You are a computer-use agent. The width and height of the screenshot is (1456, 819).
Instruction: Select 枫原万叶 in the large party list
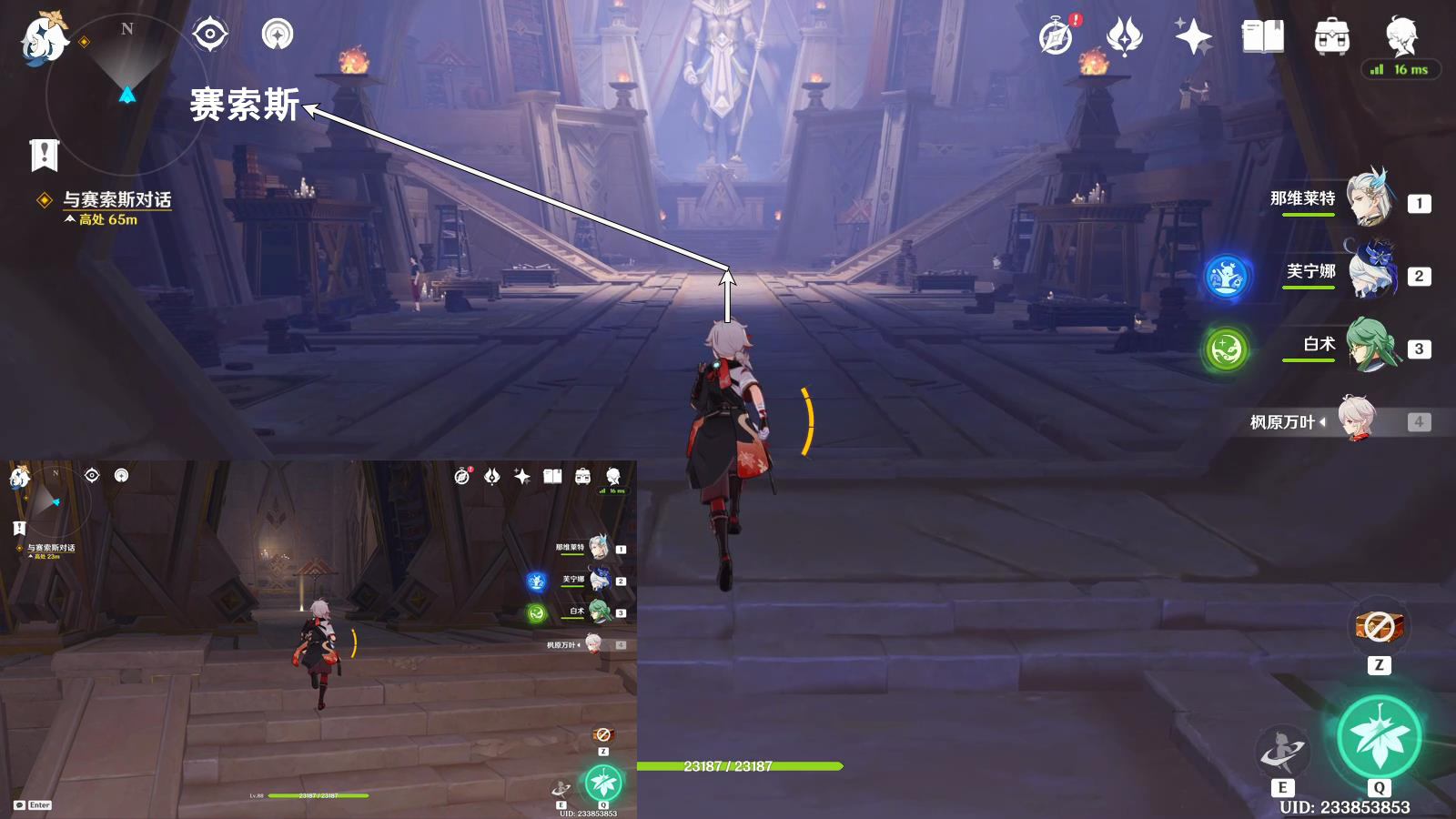pos(1356,420)
